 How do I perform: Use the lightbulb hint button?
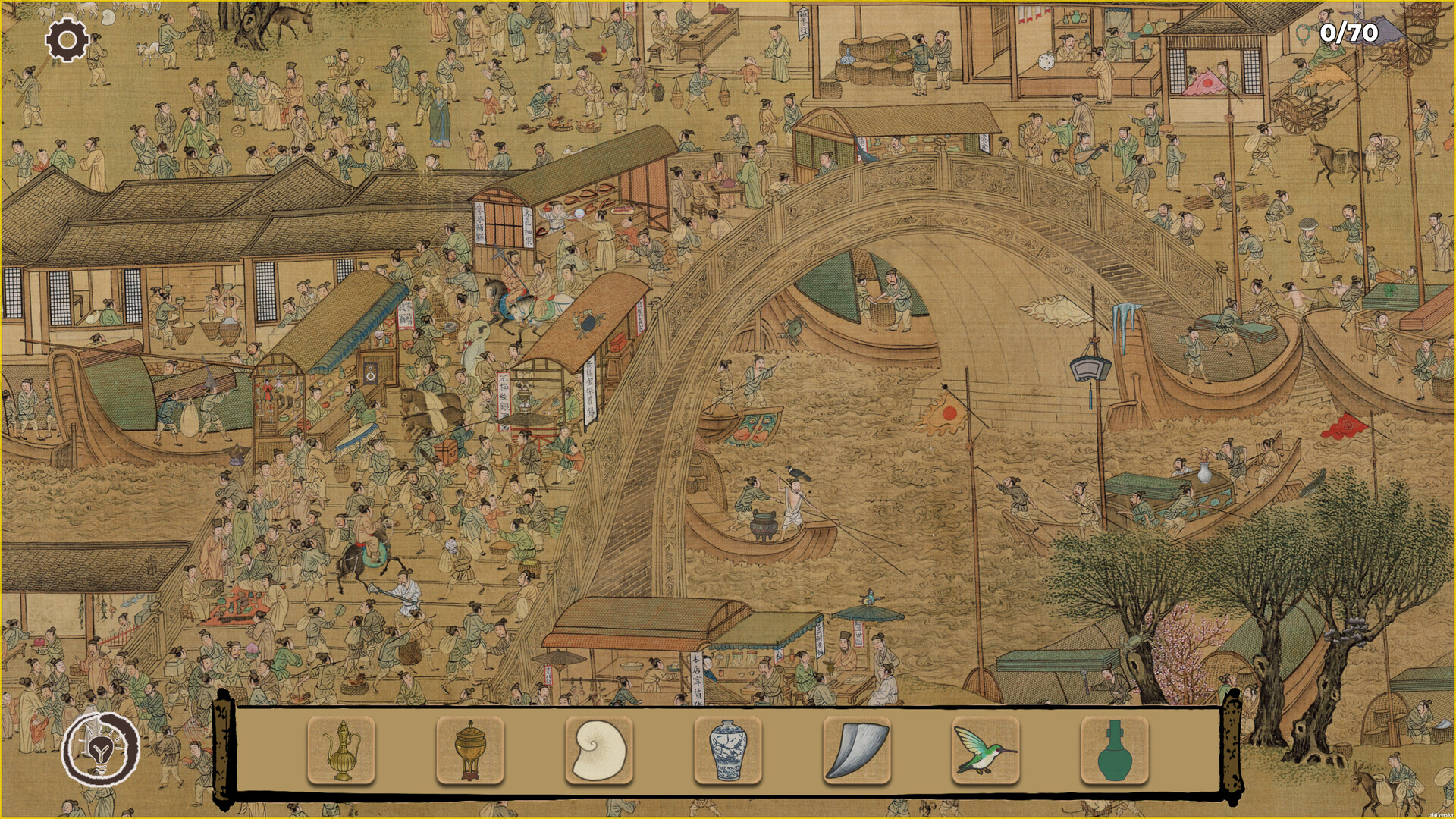click(100, 749)
